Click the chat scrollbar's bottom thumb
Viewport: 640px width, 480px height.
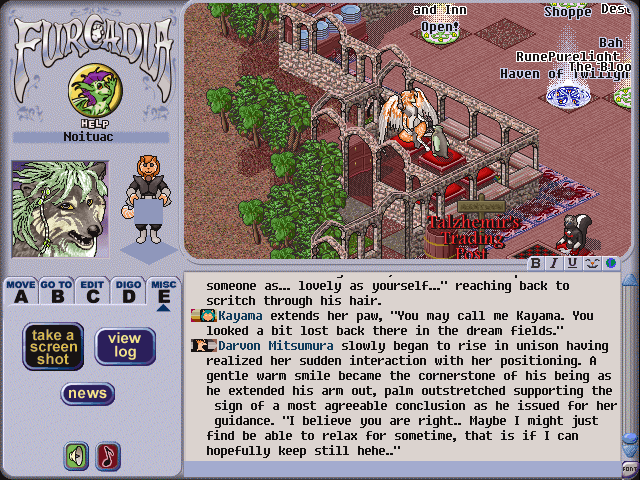pos(630,440)
